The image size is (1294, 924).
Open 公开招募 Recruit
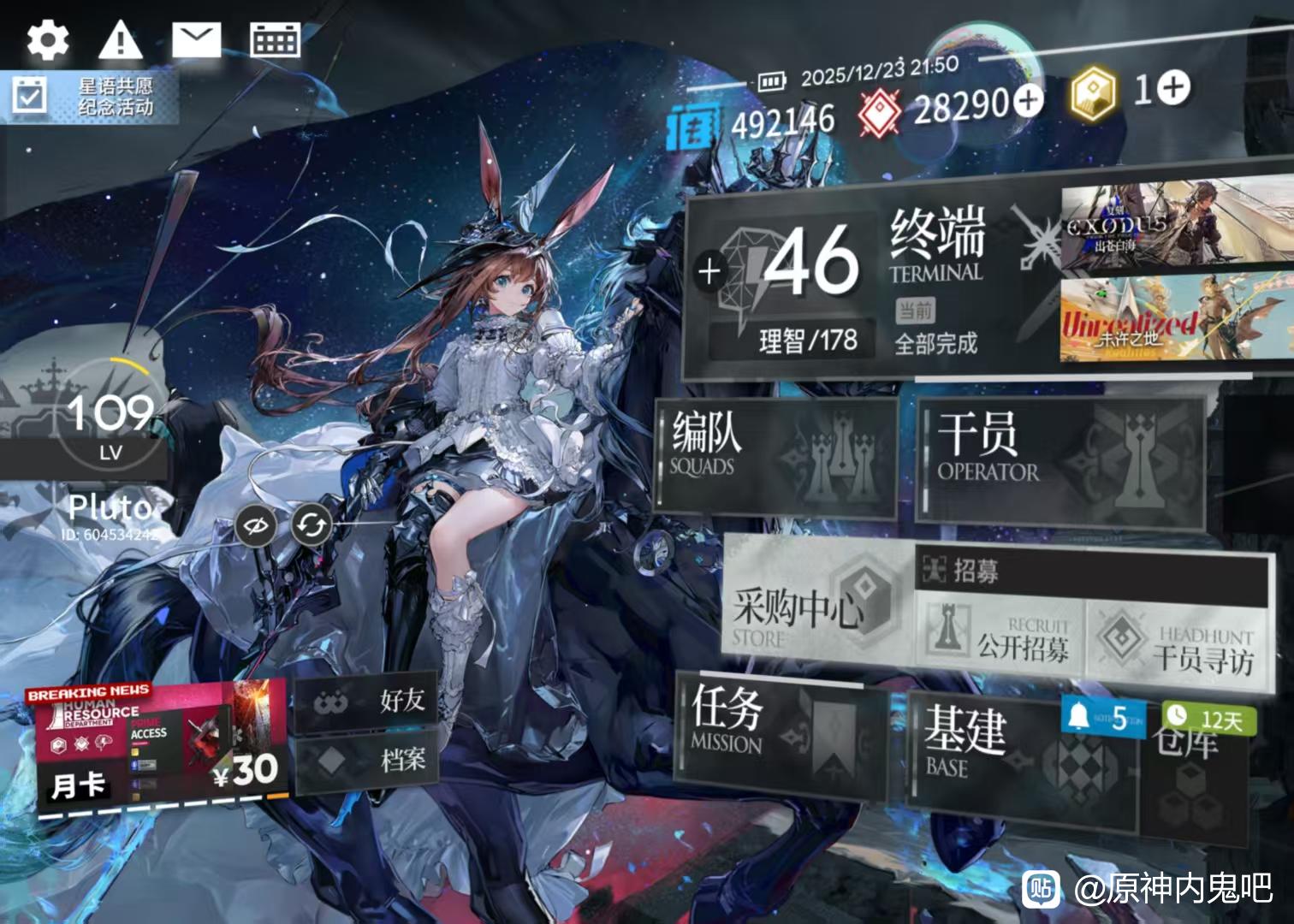coord(1000,636)
